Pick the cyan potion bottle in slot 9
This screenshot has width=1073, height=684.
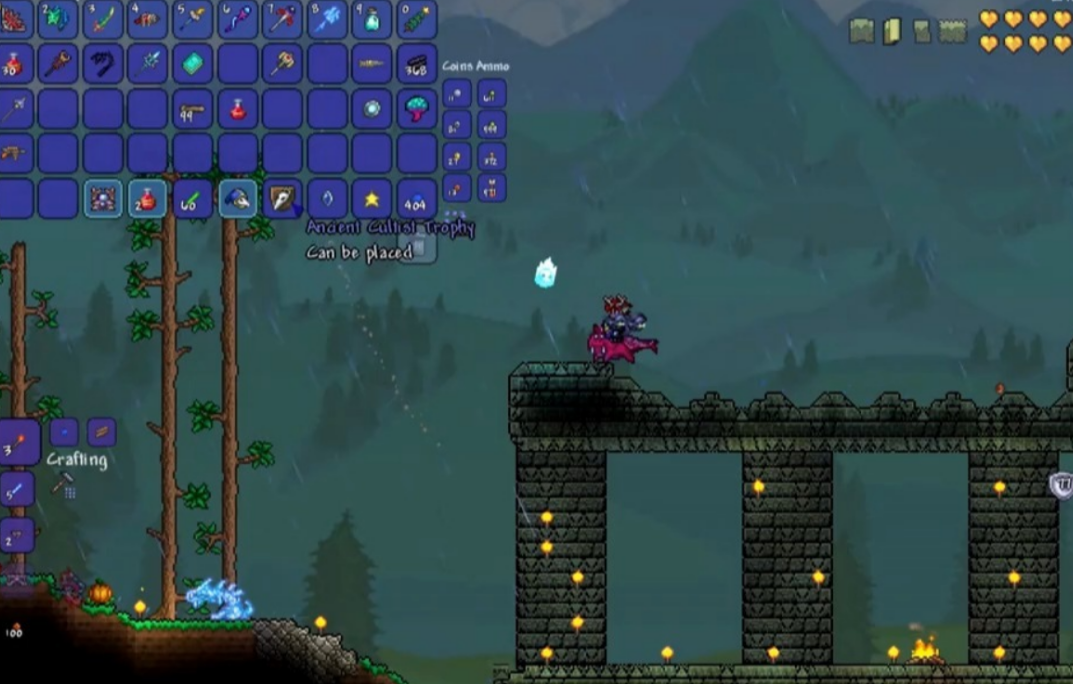(372, 19)
